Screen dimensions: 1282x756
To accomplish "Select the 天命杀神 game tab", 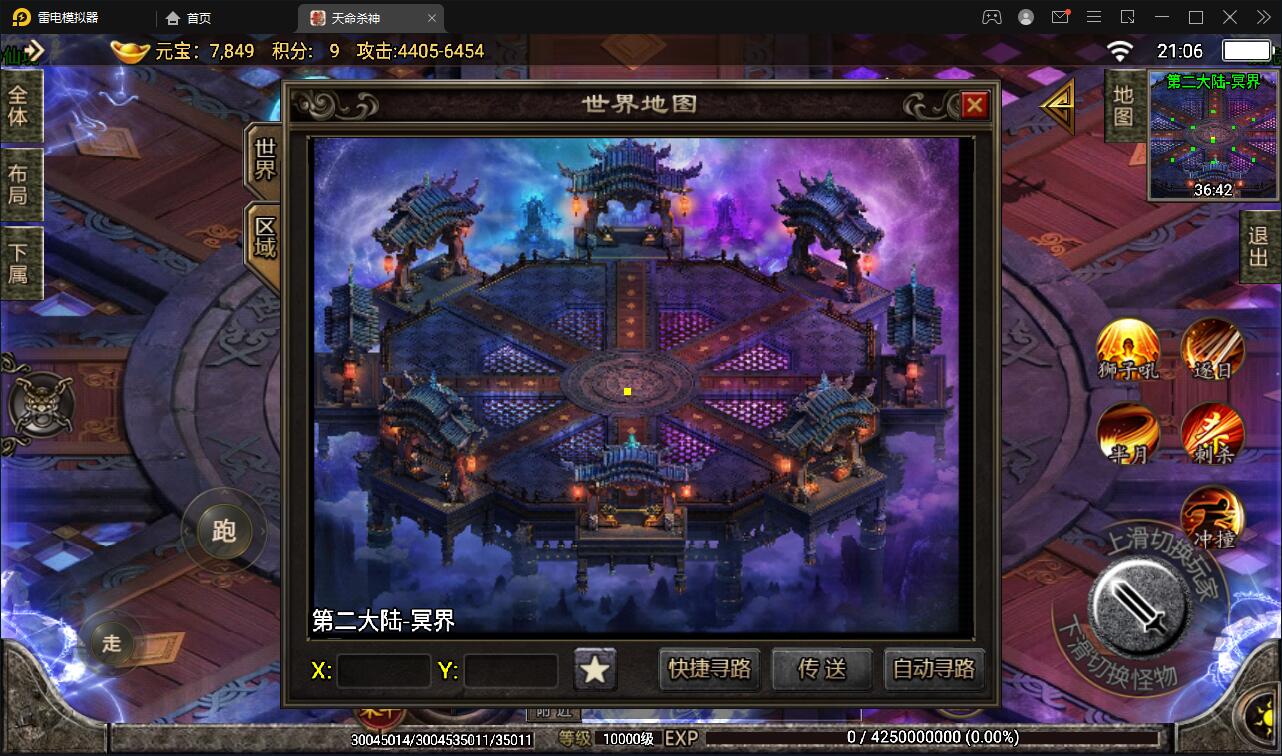I will (354, 17).
